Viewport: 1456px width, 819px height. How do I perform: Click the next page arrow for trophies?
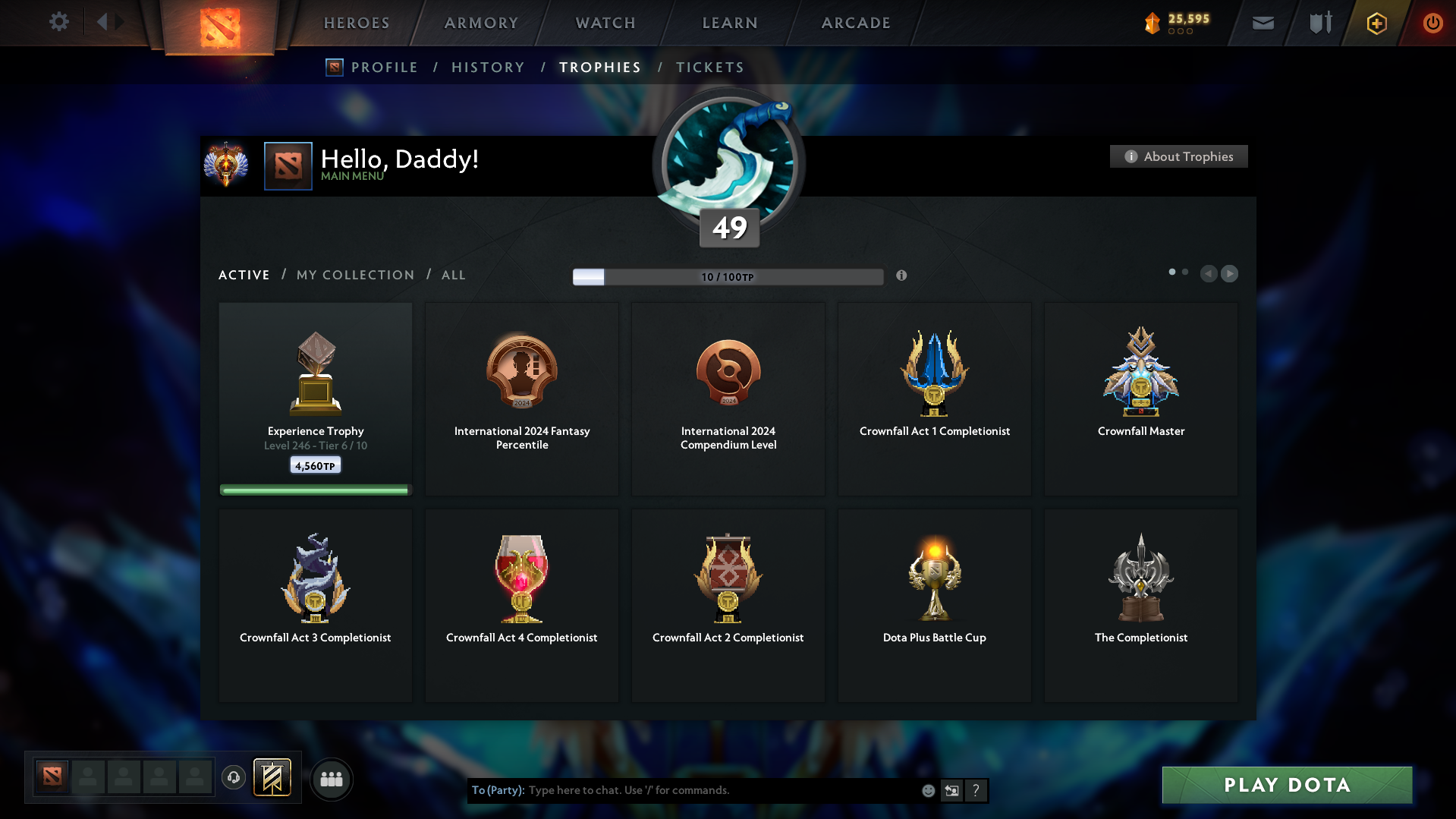(x=1229, y=274)
